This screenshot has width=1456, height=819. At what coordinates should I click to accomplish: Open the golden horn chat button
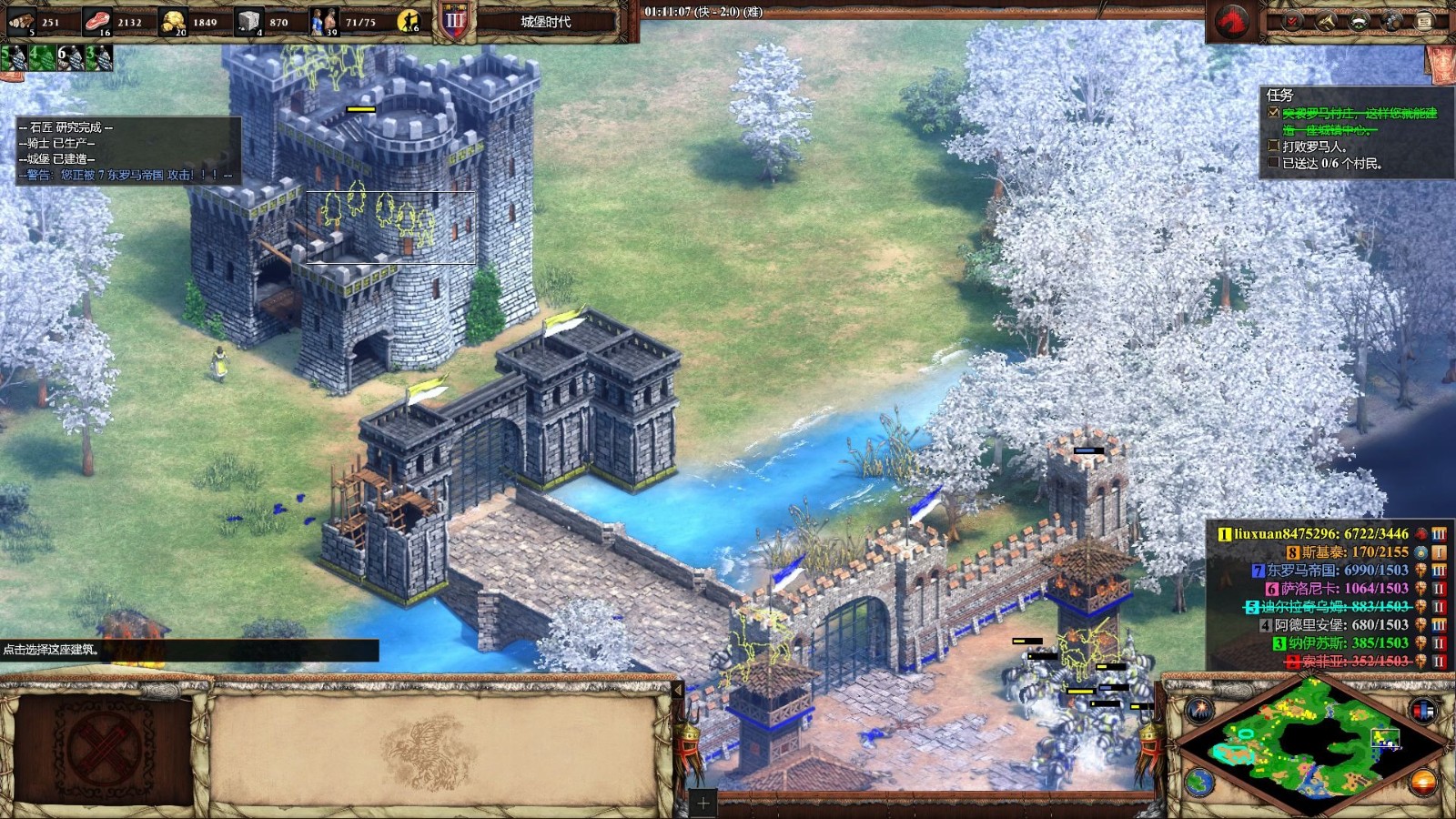coord(1326,21)
